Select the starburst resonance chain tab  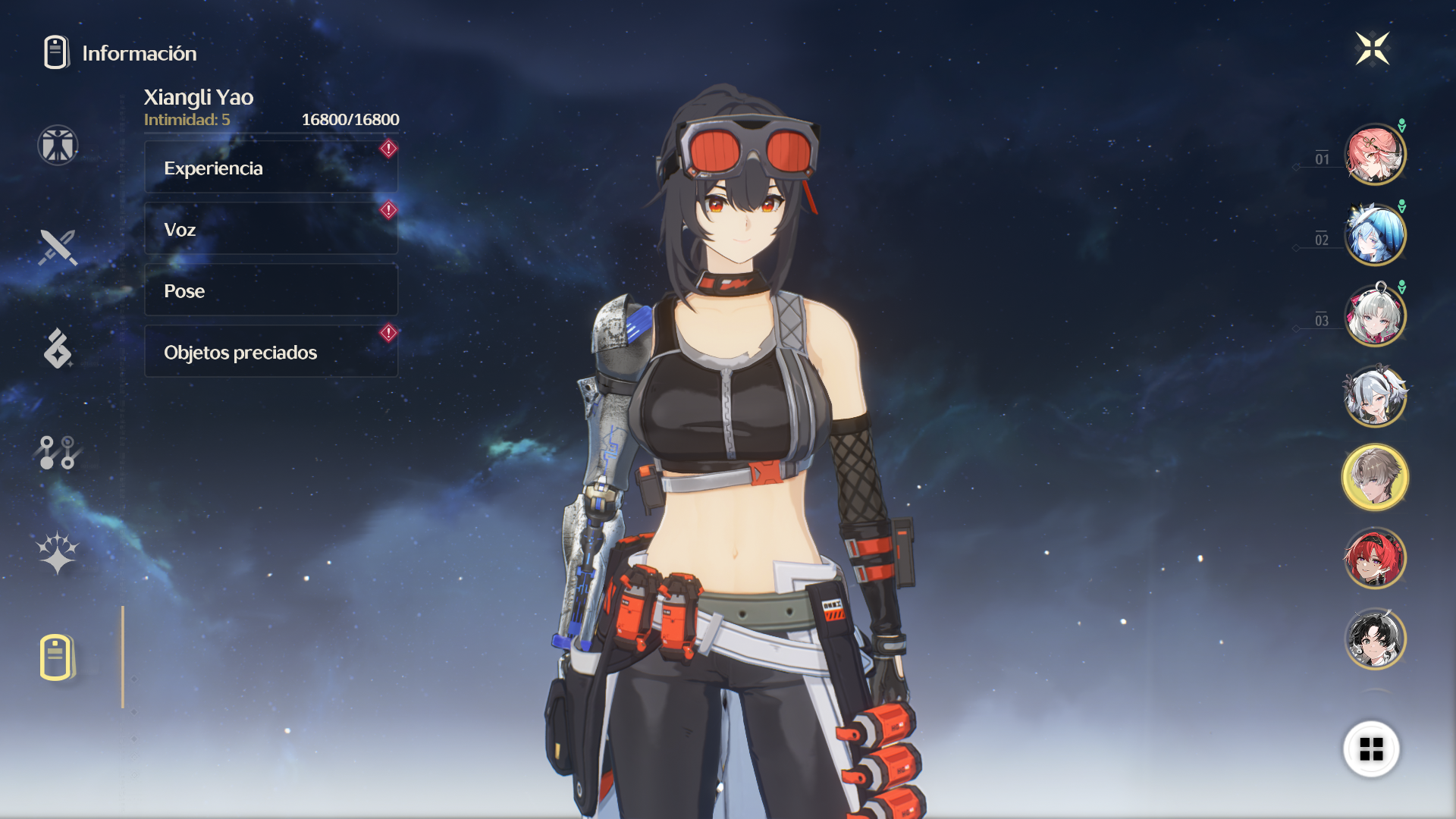(x=58, y=553)
